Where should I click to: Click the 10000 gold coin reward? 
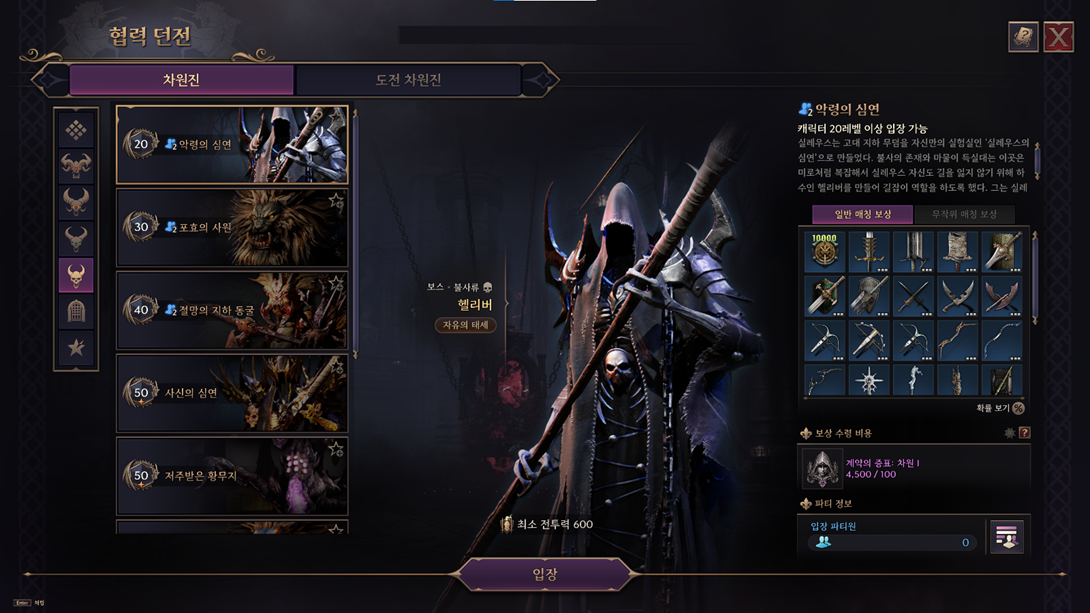point(824,252)
